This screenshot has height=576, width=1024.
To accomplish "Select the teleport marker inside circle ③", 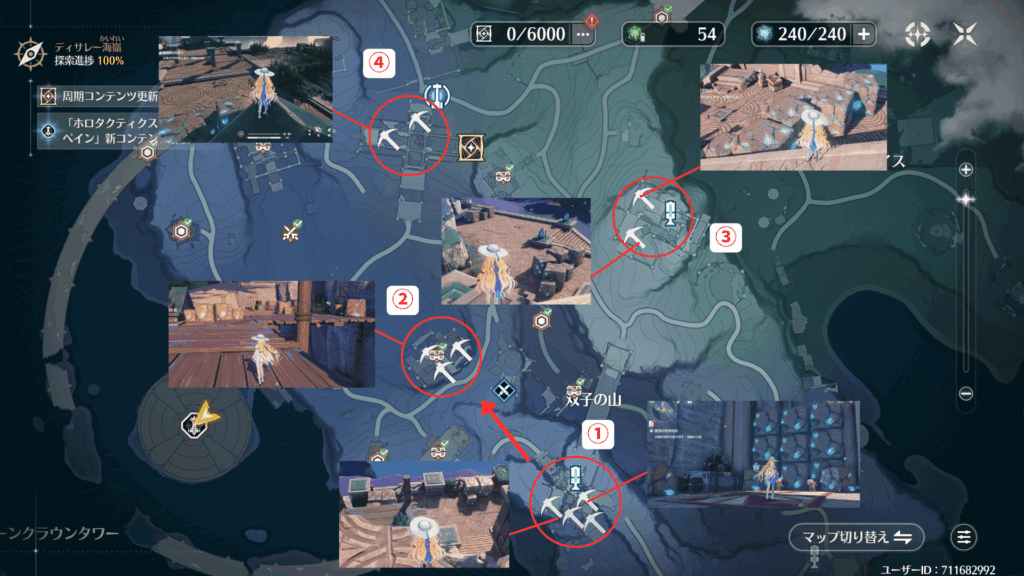I will [671, 210].
